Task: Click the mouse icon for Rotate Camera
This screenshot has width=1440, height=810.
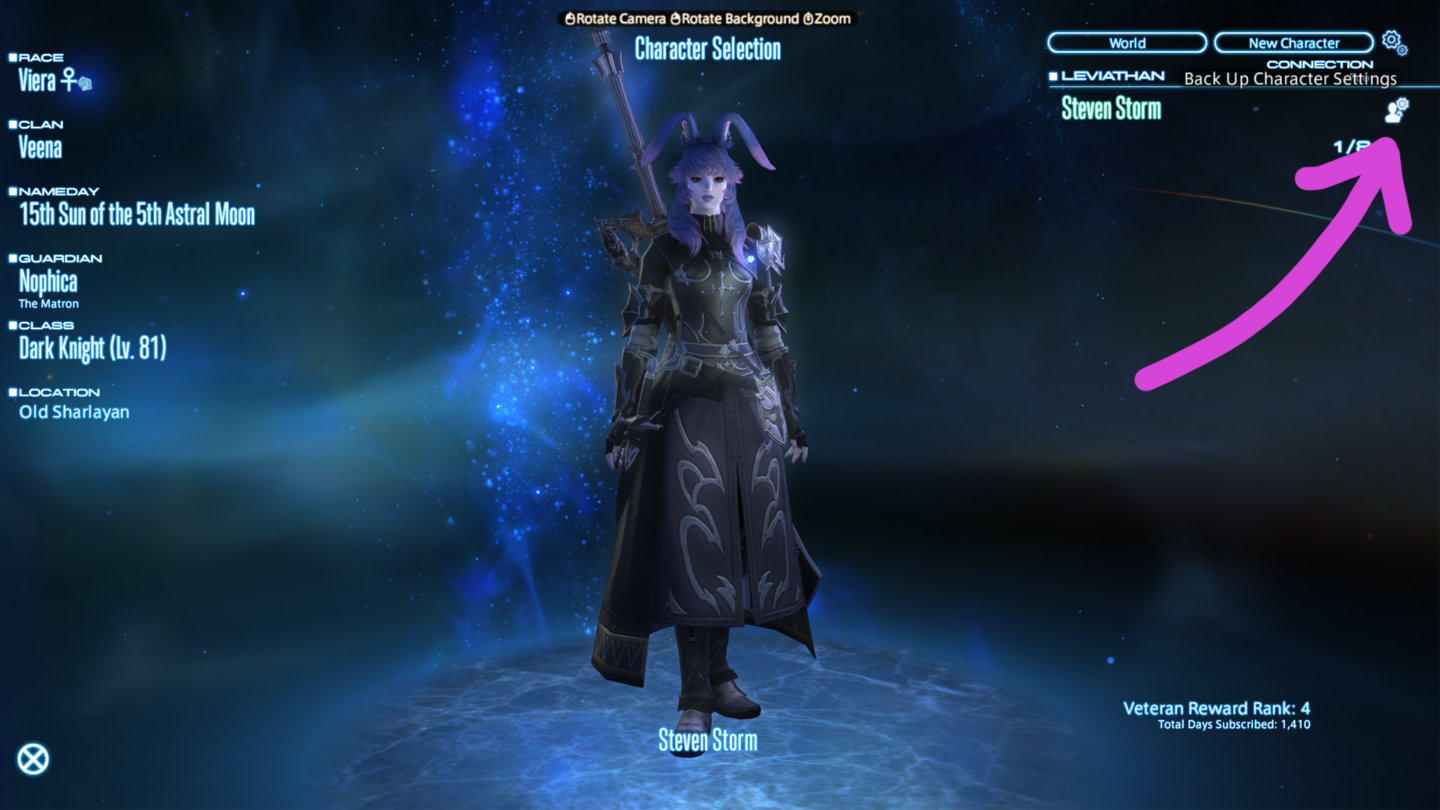Action: click(570, 19)
